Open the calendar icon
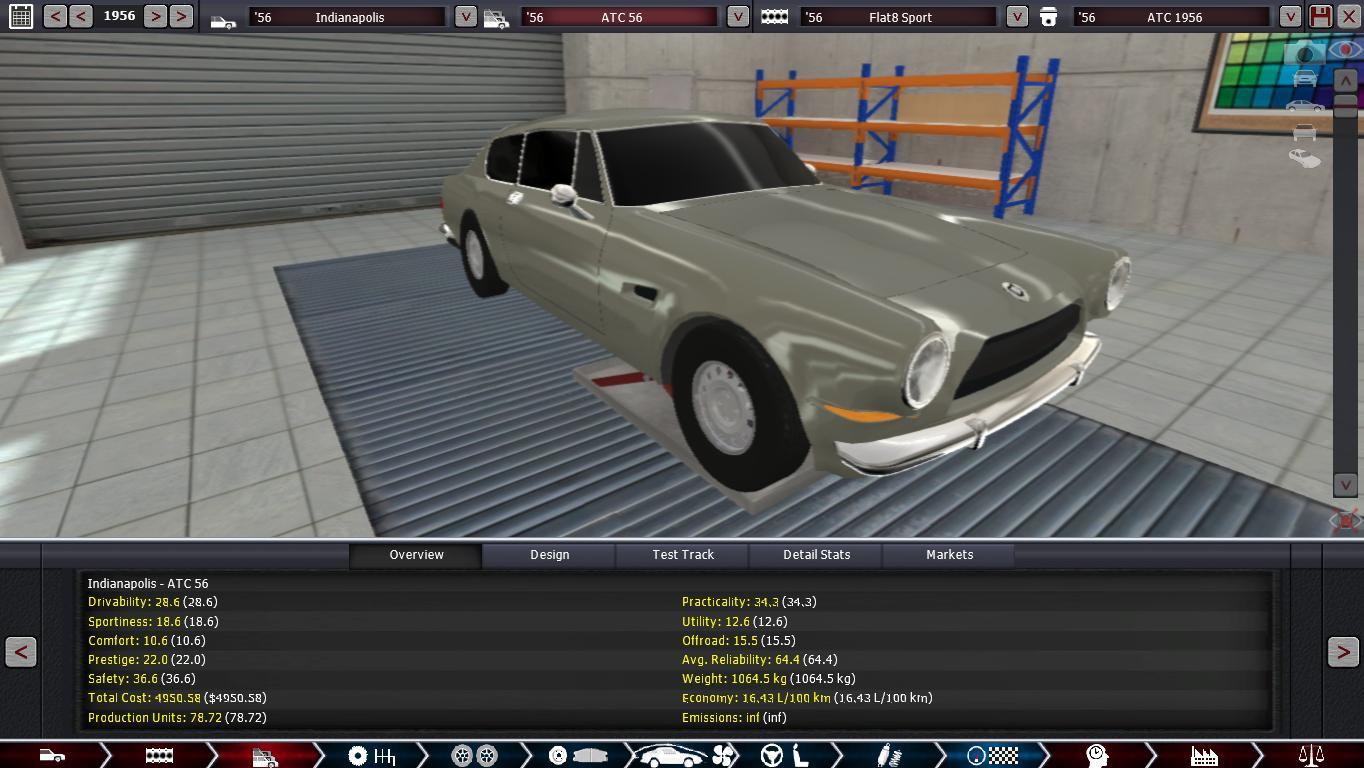The height and width of the screenshot is (768, 1364). tap(20, 16)
